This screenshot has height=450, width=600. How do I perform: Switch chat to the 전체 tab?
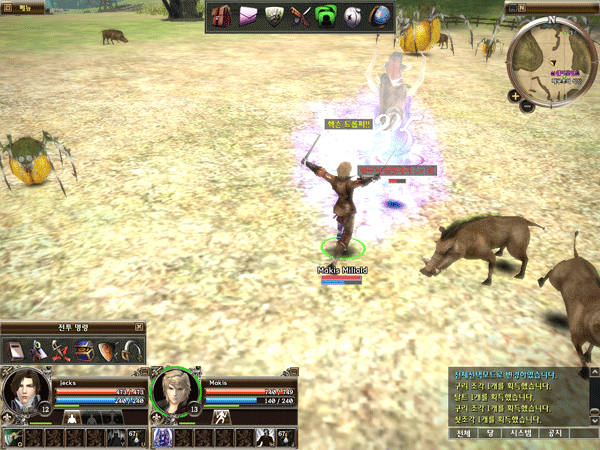coord(463,433)
